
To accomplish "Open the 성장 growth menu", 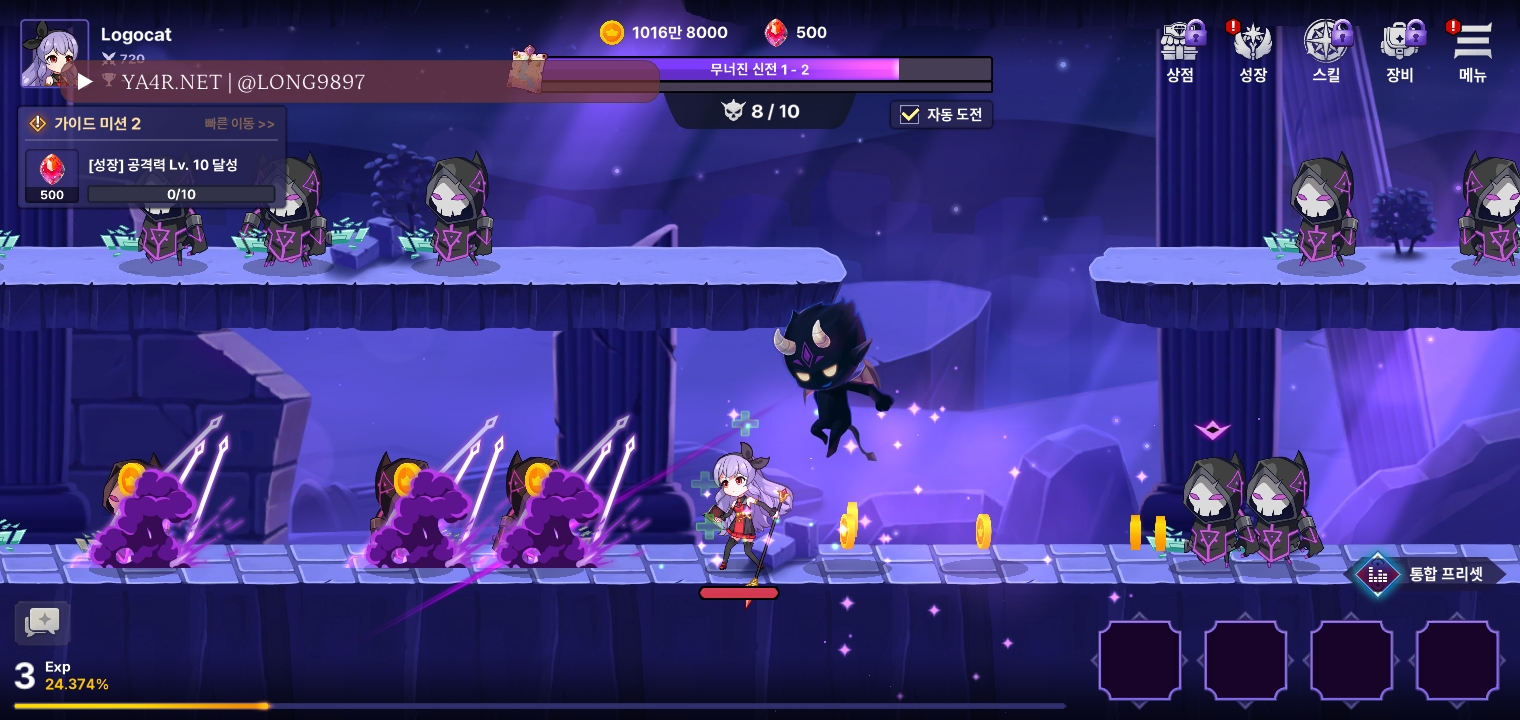I will (1253, 51).
